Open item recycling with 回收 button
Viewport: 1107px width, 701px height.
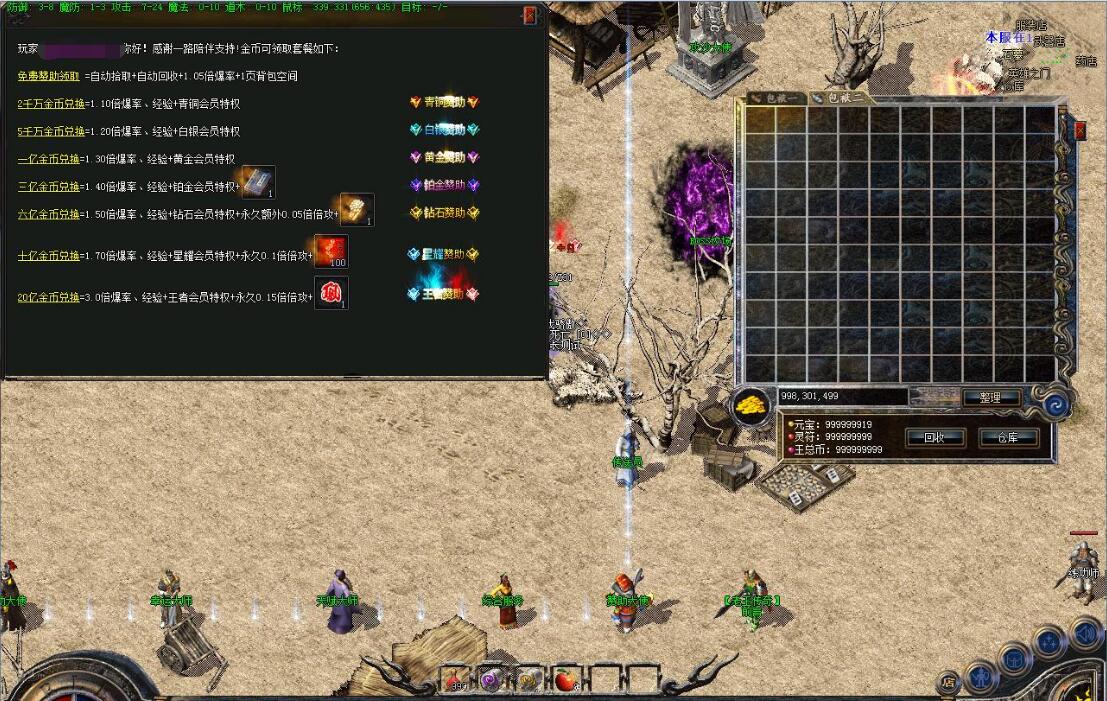[935, 438]
